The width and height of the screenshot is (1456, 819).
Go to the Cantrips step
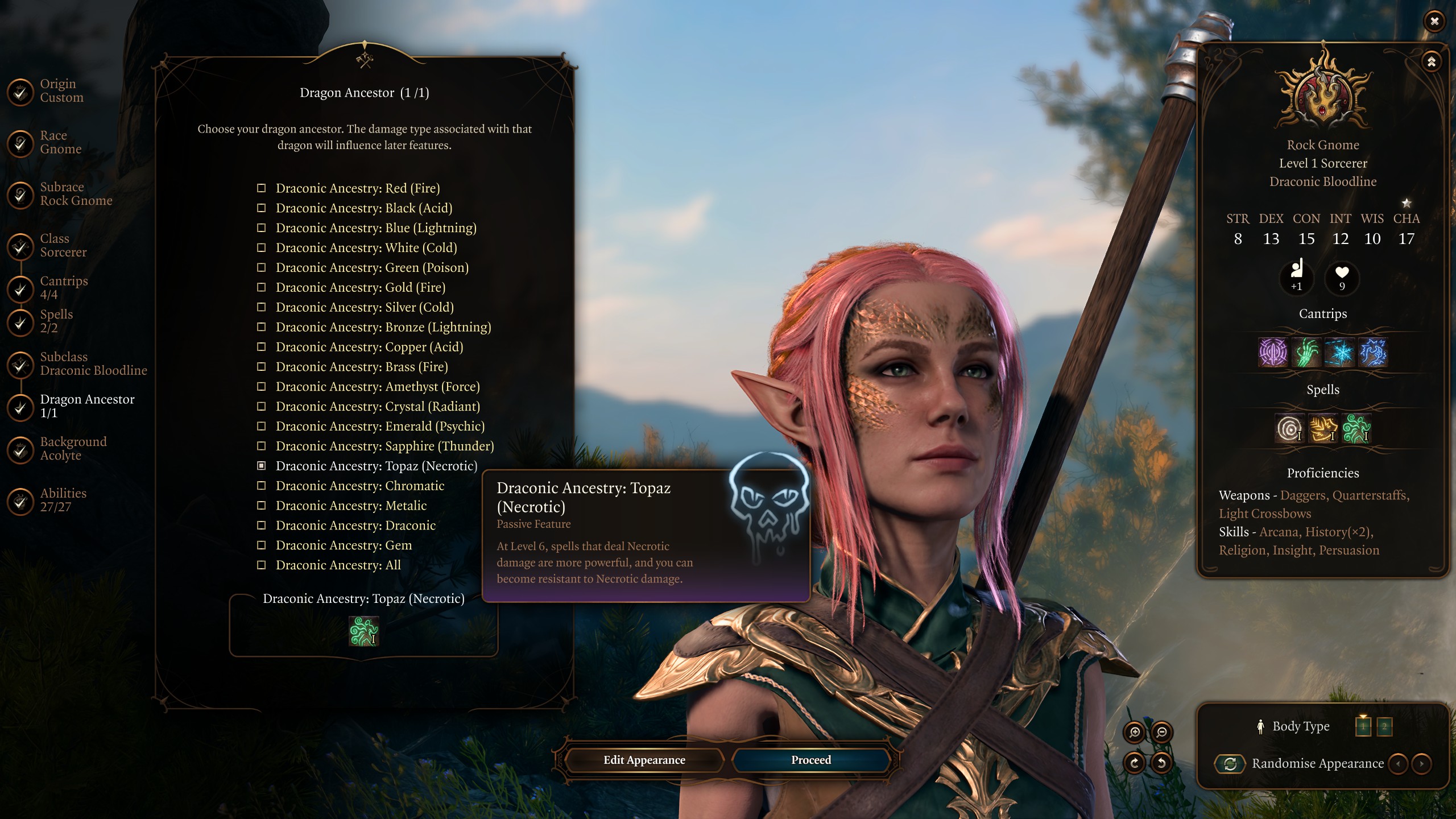pos(63,288)
